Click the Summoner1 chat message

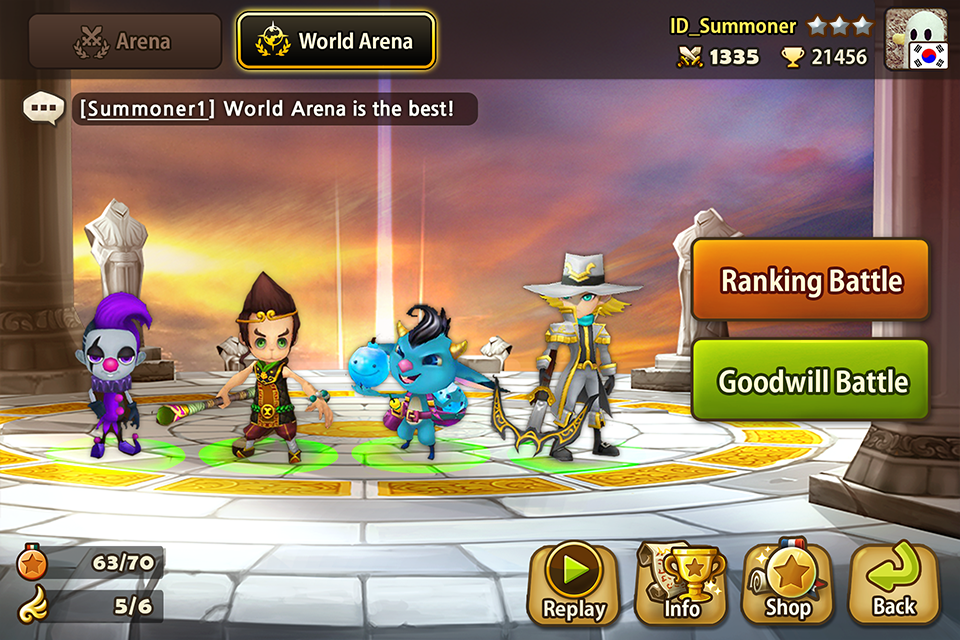pos(270,108)
